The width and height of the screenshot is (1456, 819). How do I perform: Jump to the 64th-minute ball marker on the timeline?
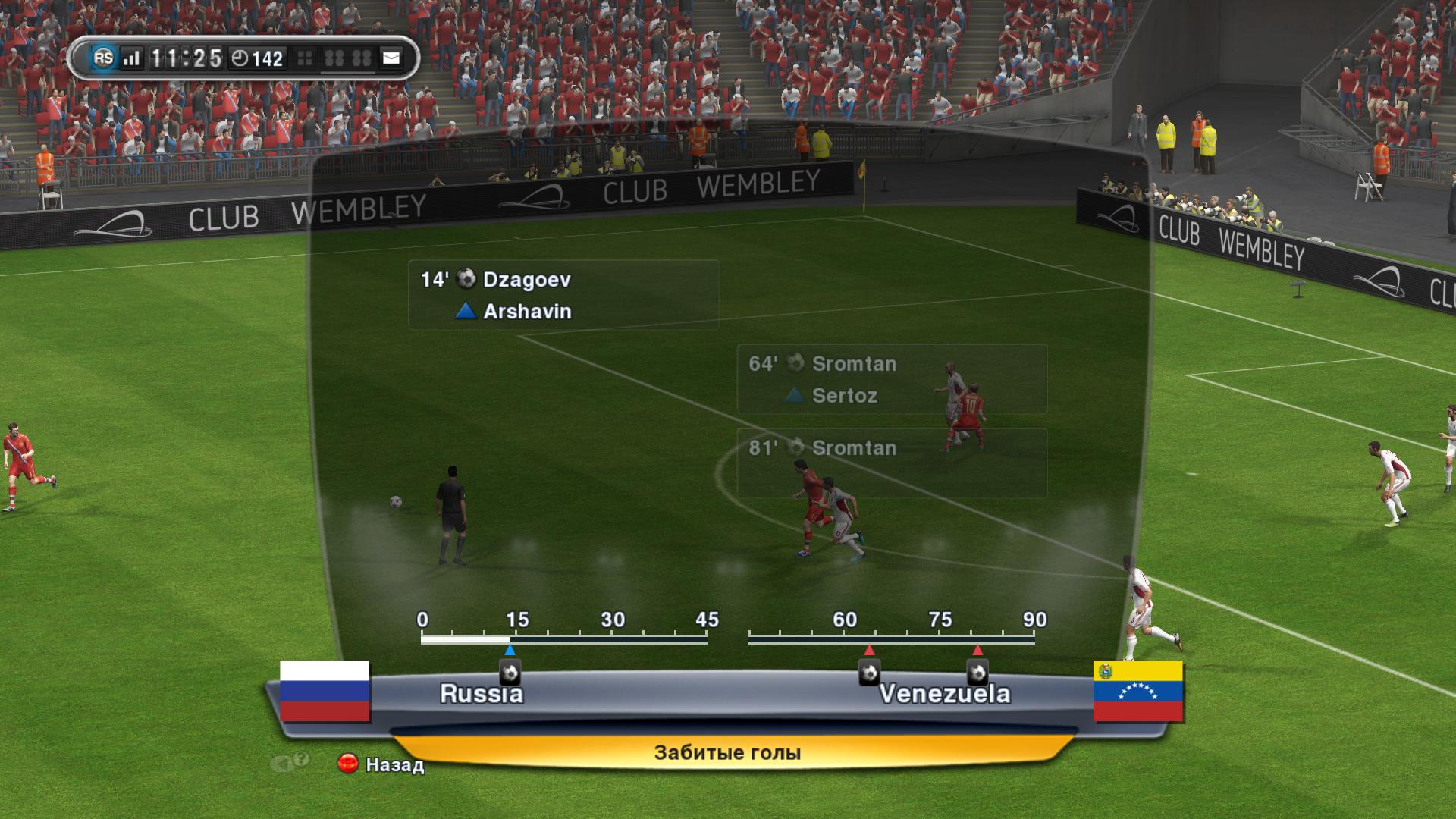pos(869,672)
